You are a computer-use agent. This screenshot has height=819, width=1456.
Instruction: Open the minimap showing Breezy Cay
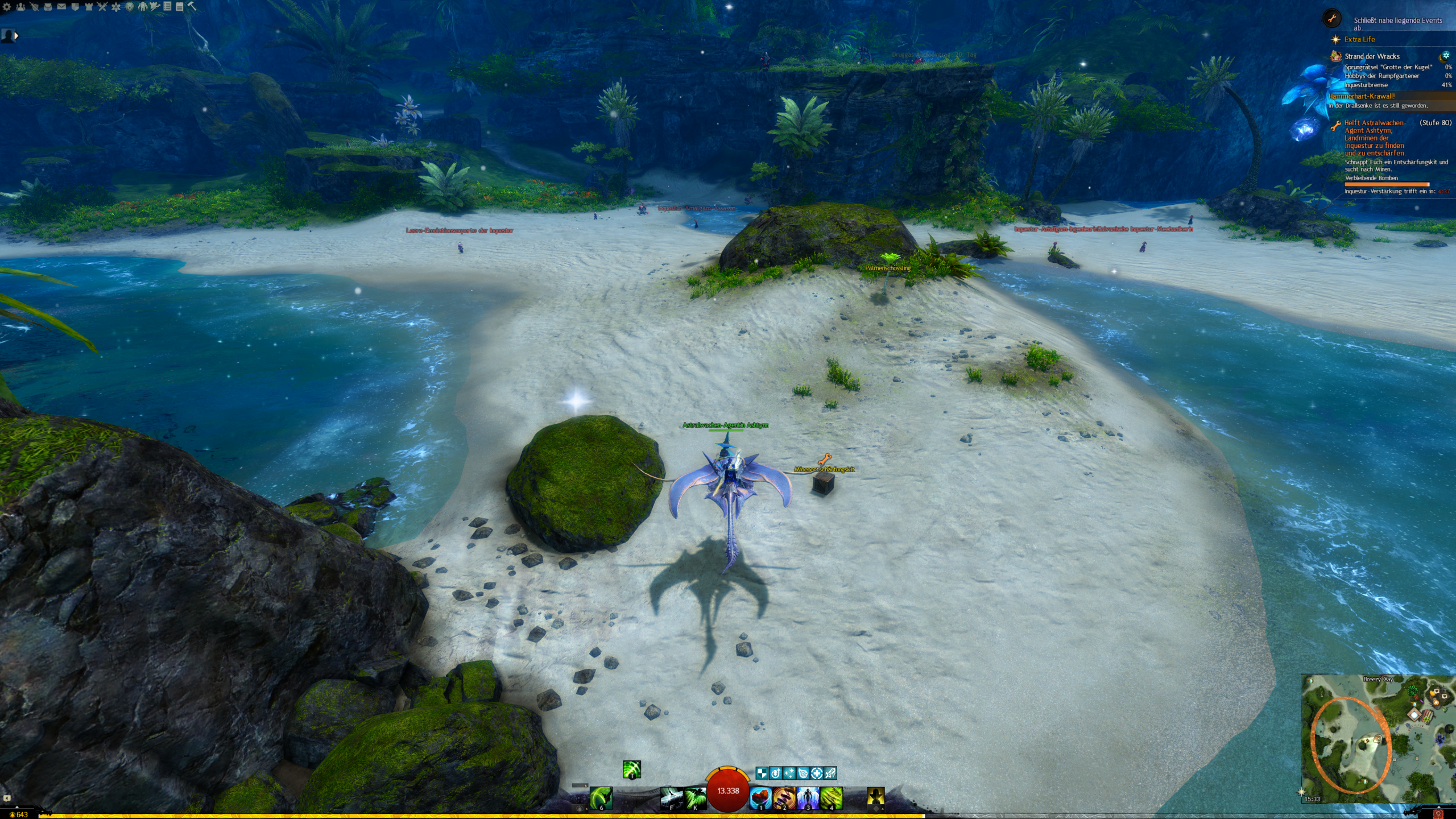pyautogui.click(x=1378, y=738)
